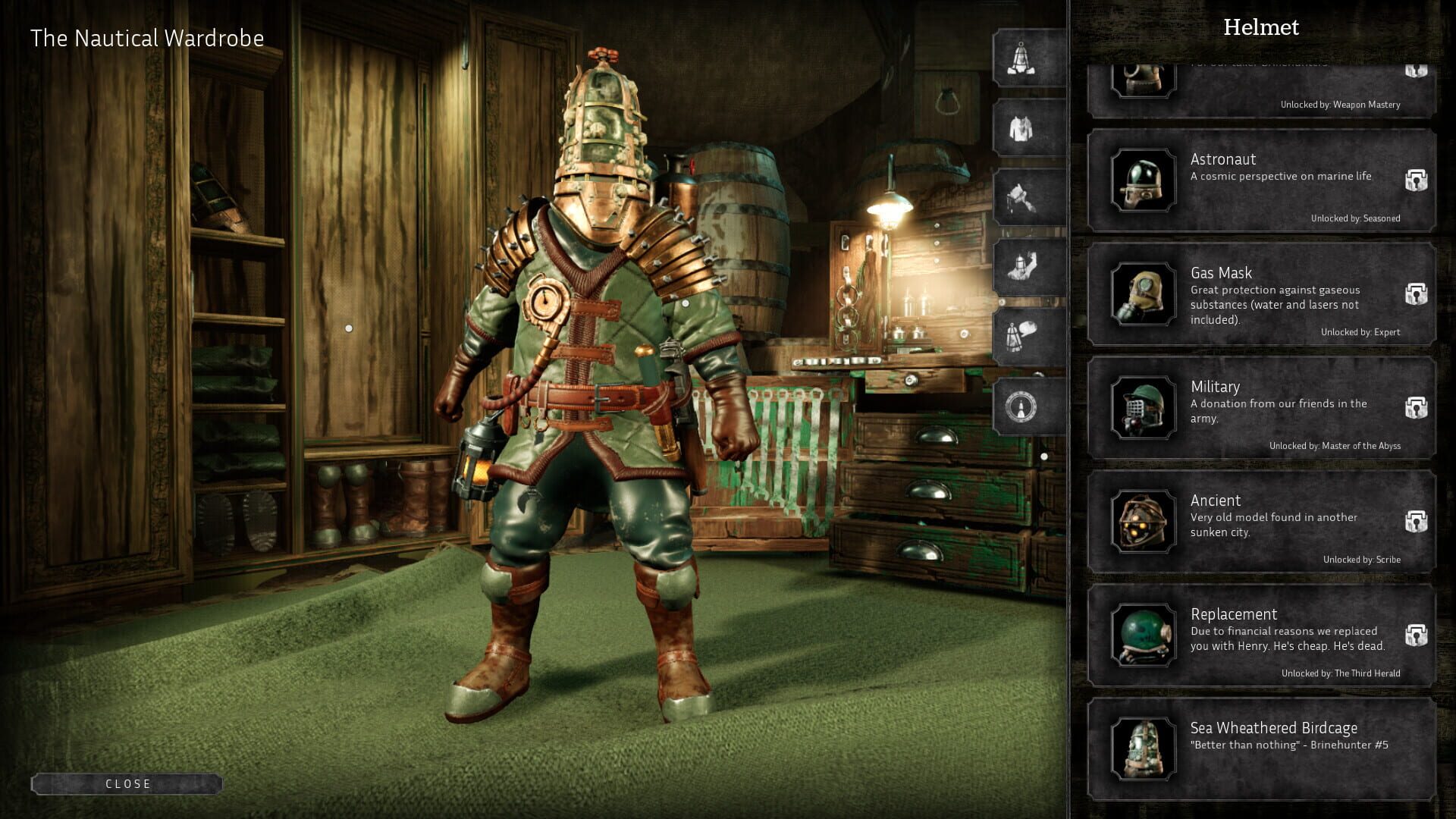
Task: Click the lock icon on the Astronaut entry
Action: click(x=1415, y=178)
